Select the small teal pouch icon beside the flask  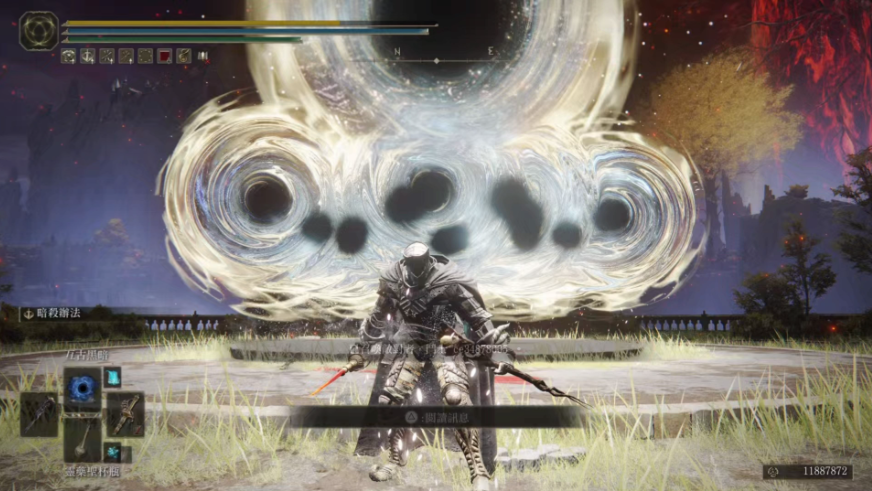[x=112, y=451]
